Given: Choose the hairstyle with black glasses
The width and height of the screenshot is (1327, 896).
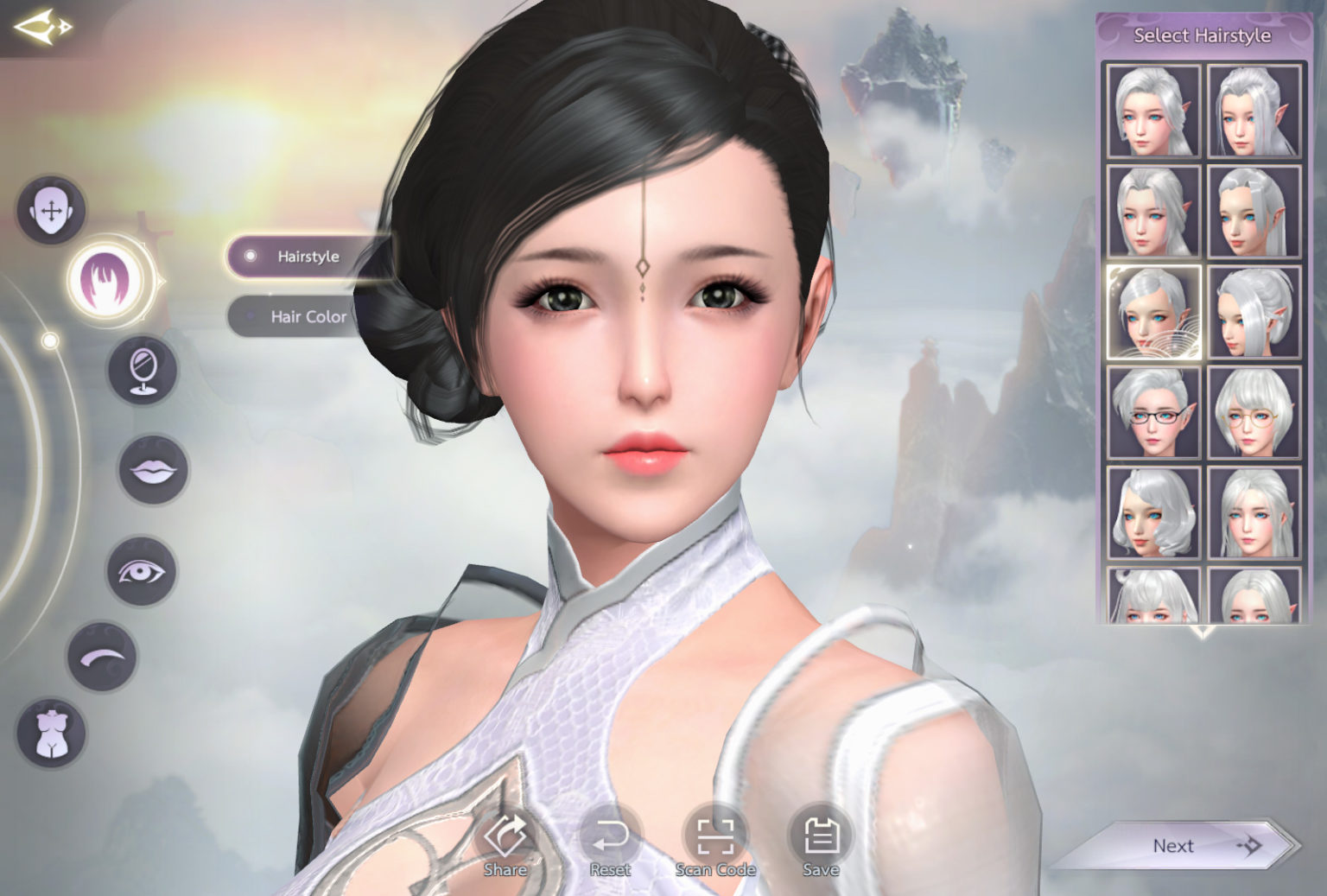Looking at the screenshot, I should (x=1152, y=413).
